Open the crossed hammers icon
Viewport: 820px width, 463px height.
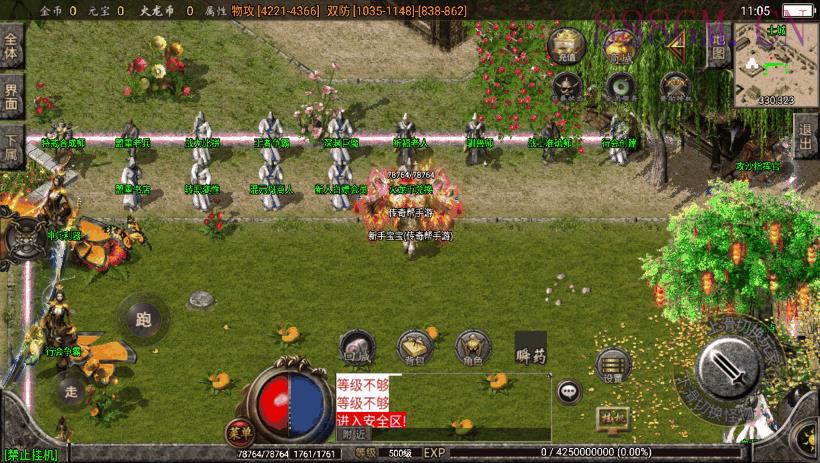pos(676,89)
